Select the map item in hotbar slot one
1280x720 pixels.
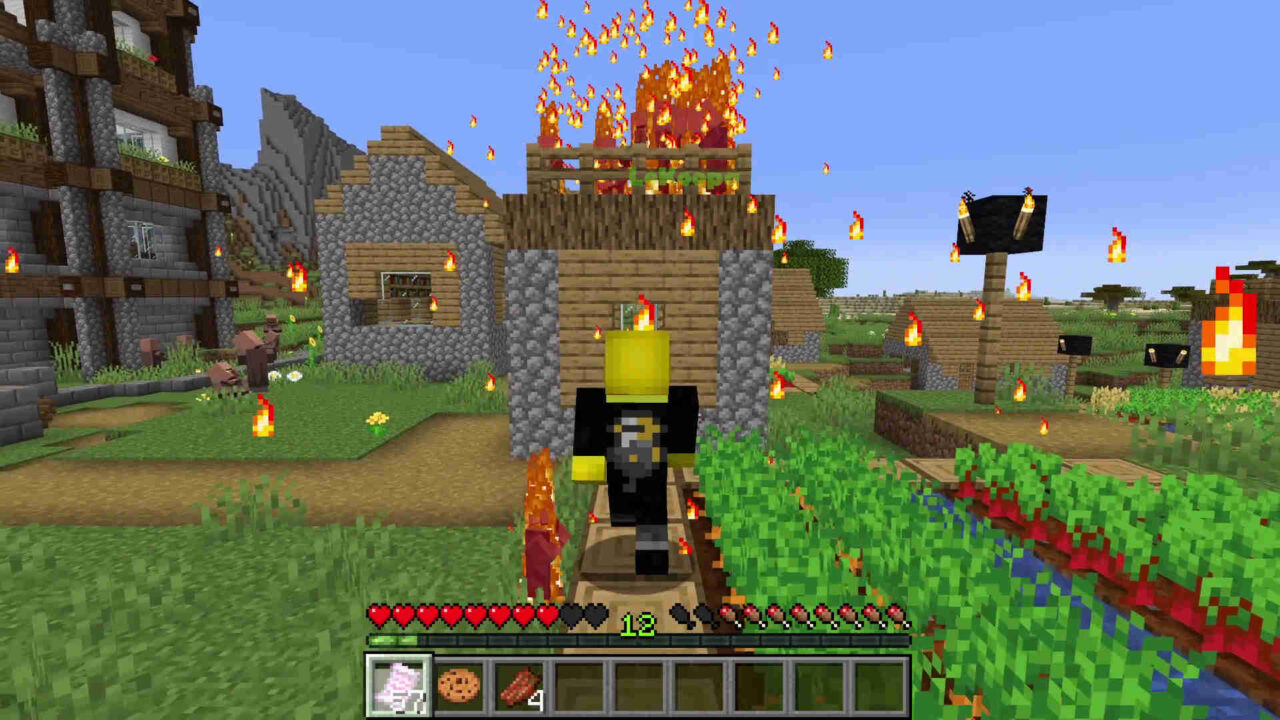coord(398,687)
